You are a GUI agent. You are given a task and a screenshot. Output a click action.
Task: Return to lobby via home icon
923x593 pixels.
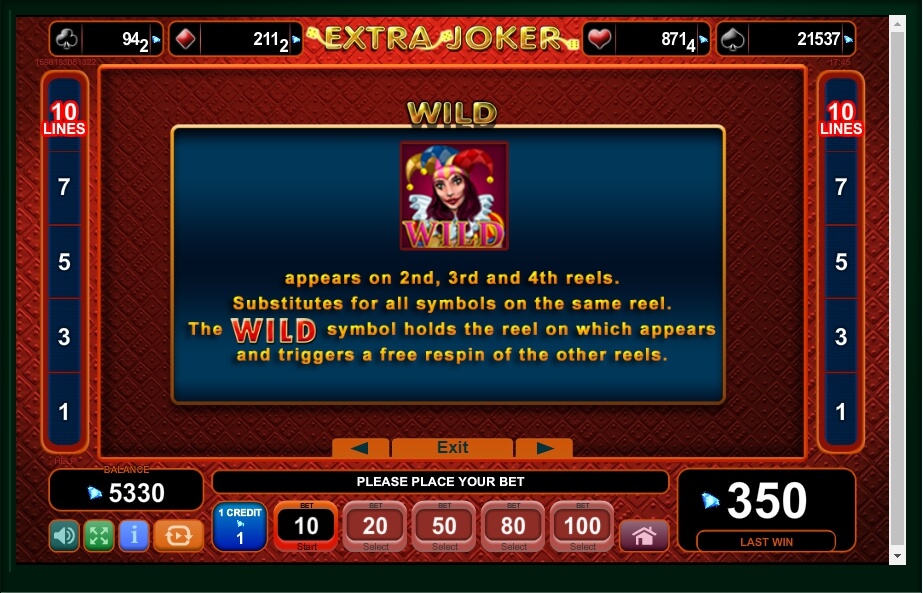point(644,535)
